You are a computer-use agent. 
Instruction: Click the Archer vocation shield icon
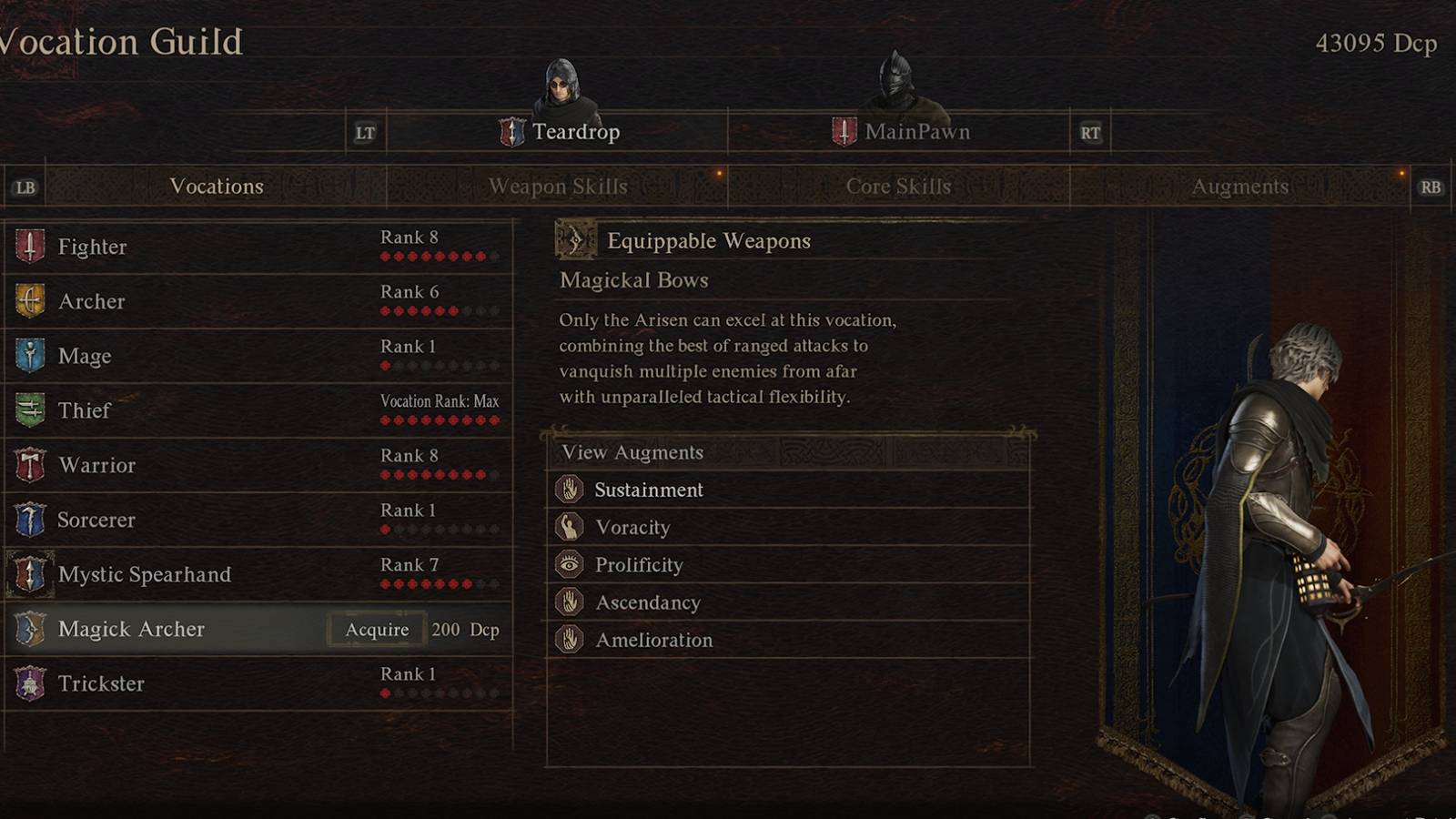click(30, 301)
